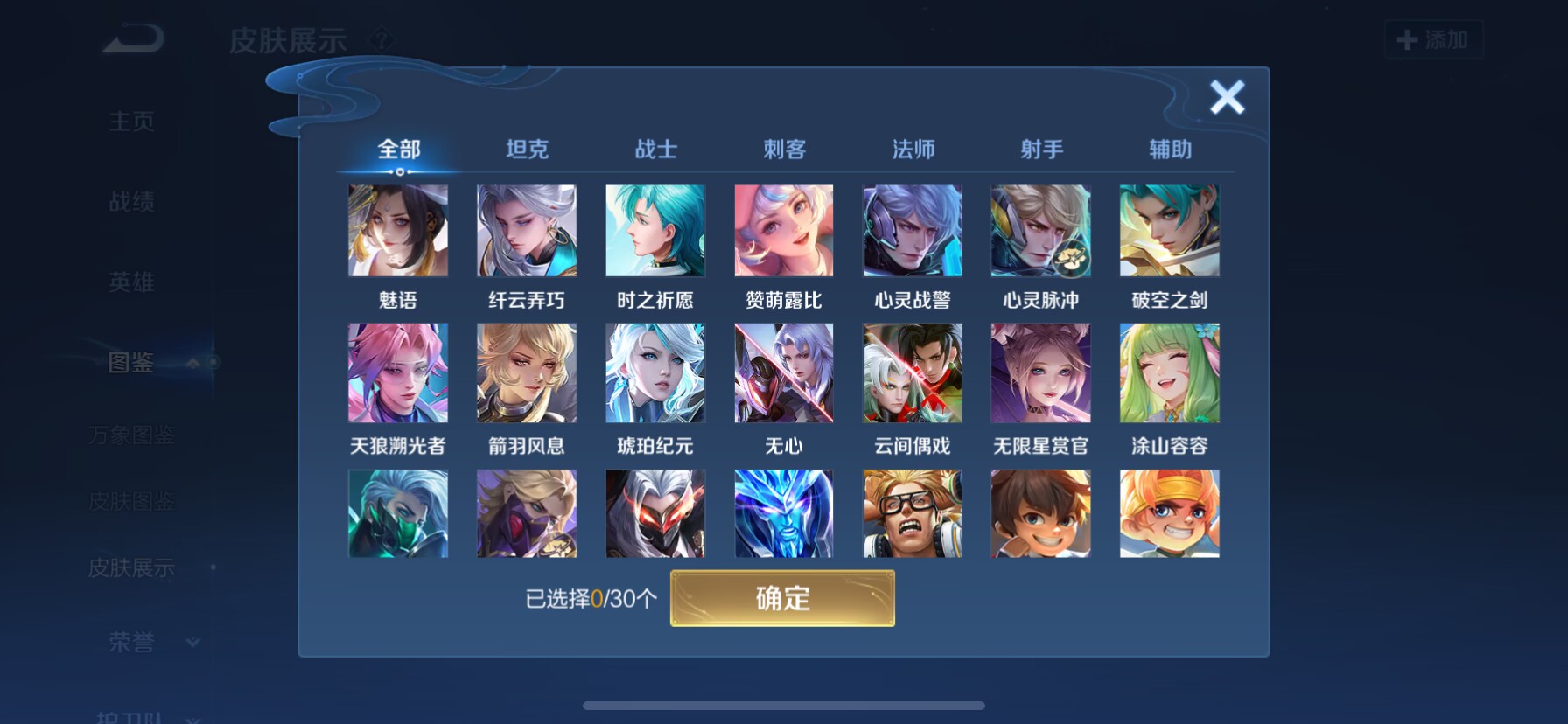
Task: Switch to the 刺客 tab
Action: coord(783,150)
